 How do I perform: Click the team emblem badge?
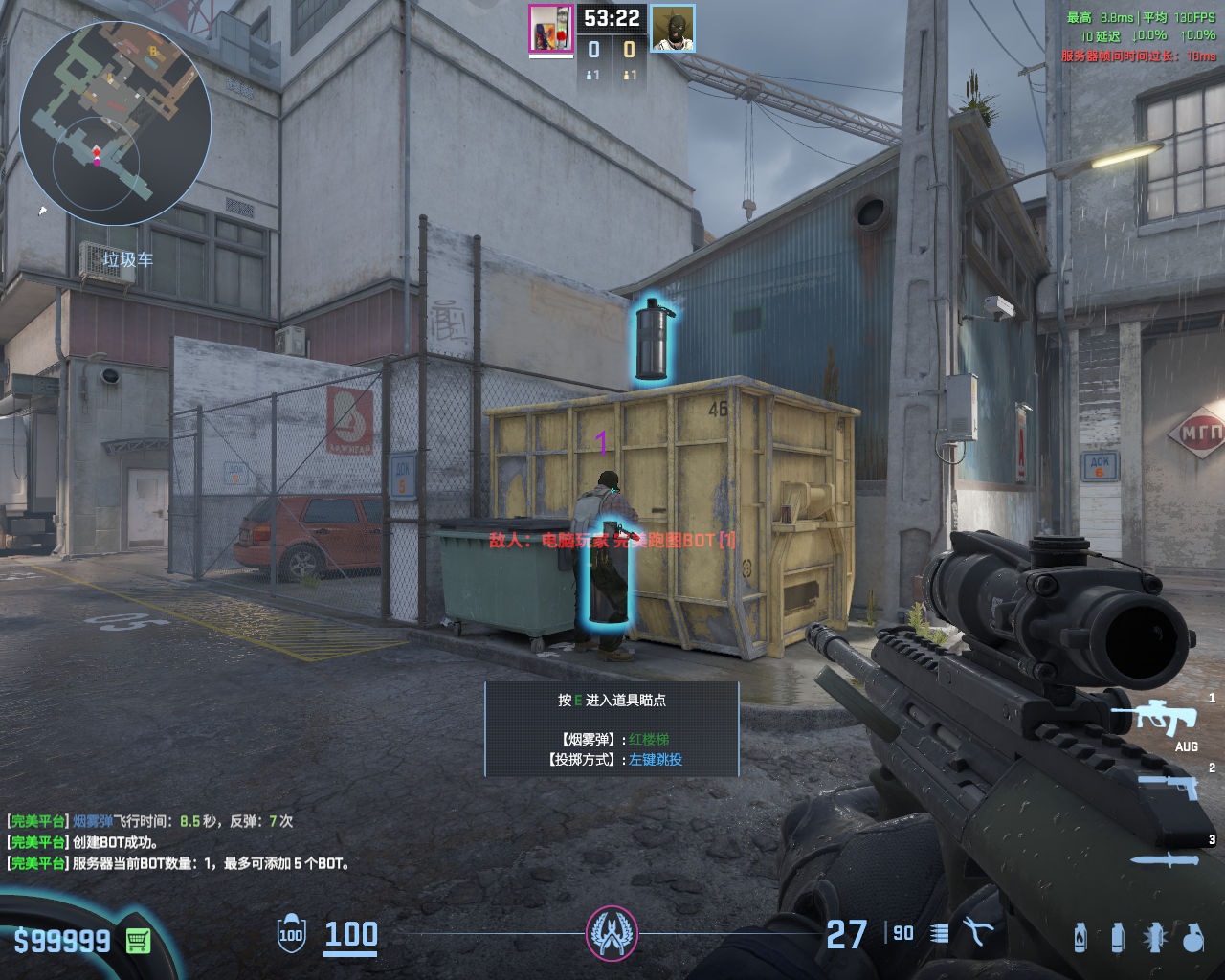coord(612,933)
